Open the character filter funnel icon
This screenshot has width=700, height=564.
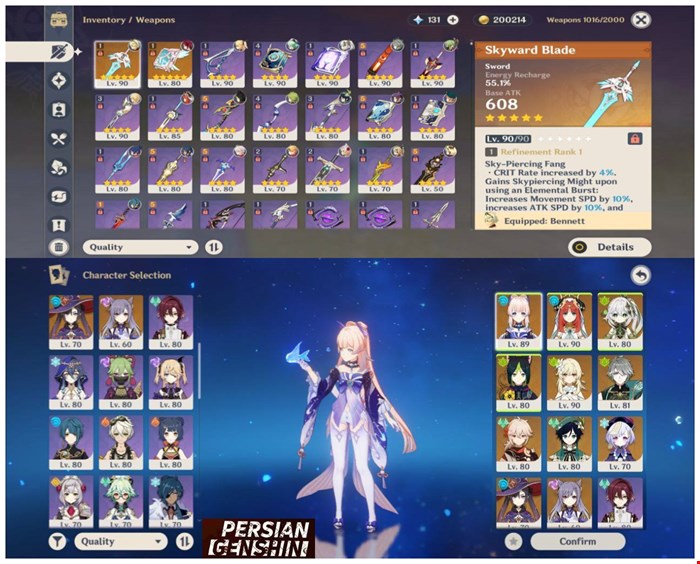point(58,541)
